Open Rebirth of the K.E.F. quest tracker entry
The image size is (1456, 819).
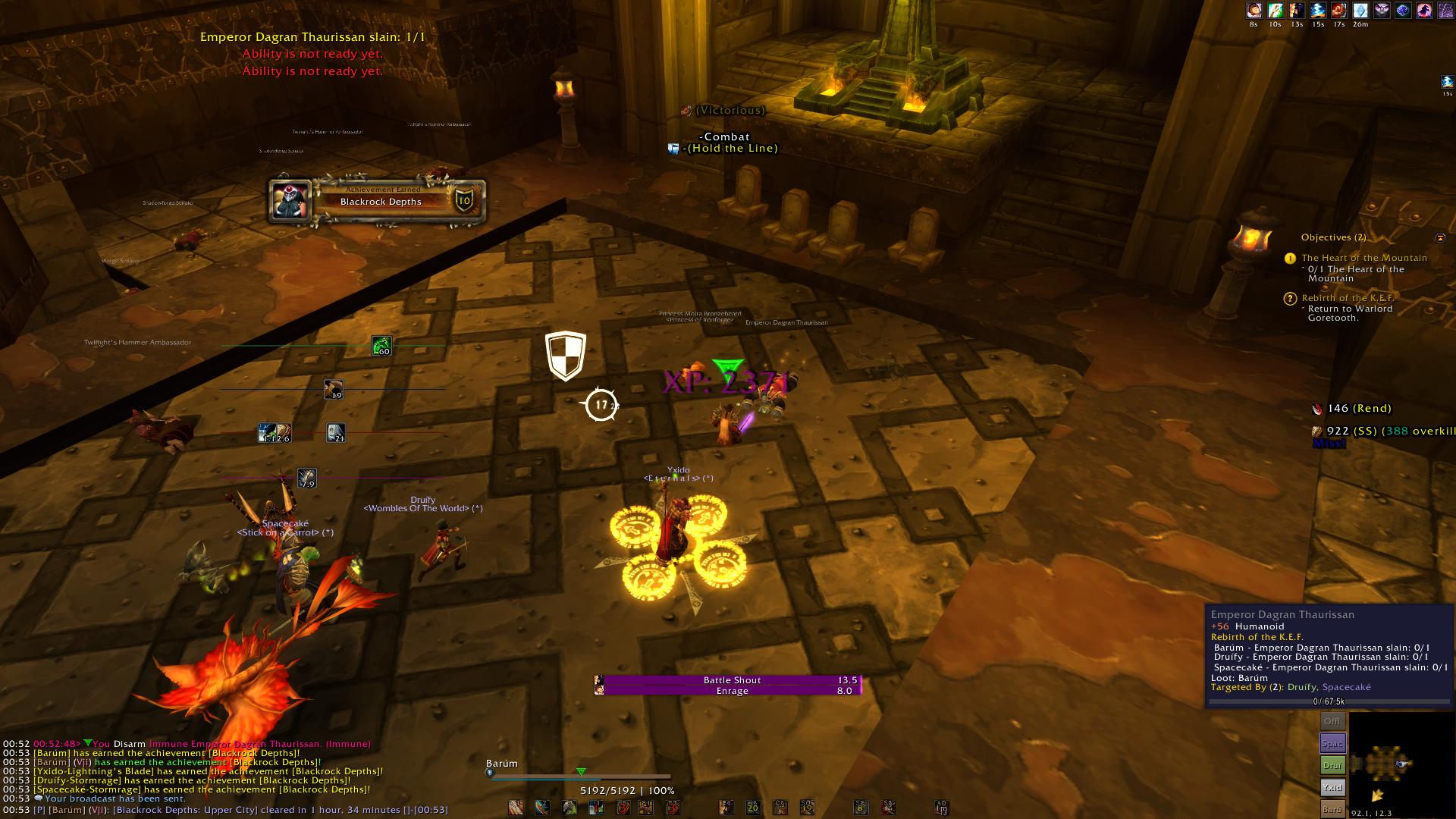pos(1348,298)
